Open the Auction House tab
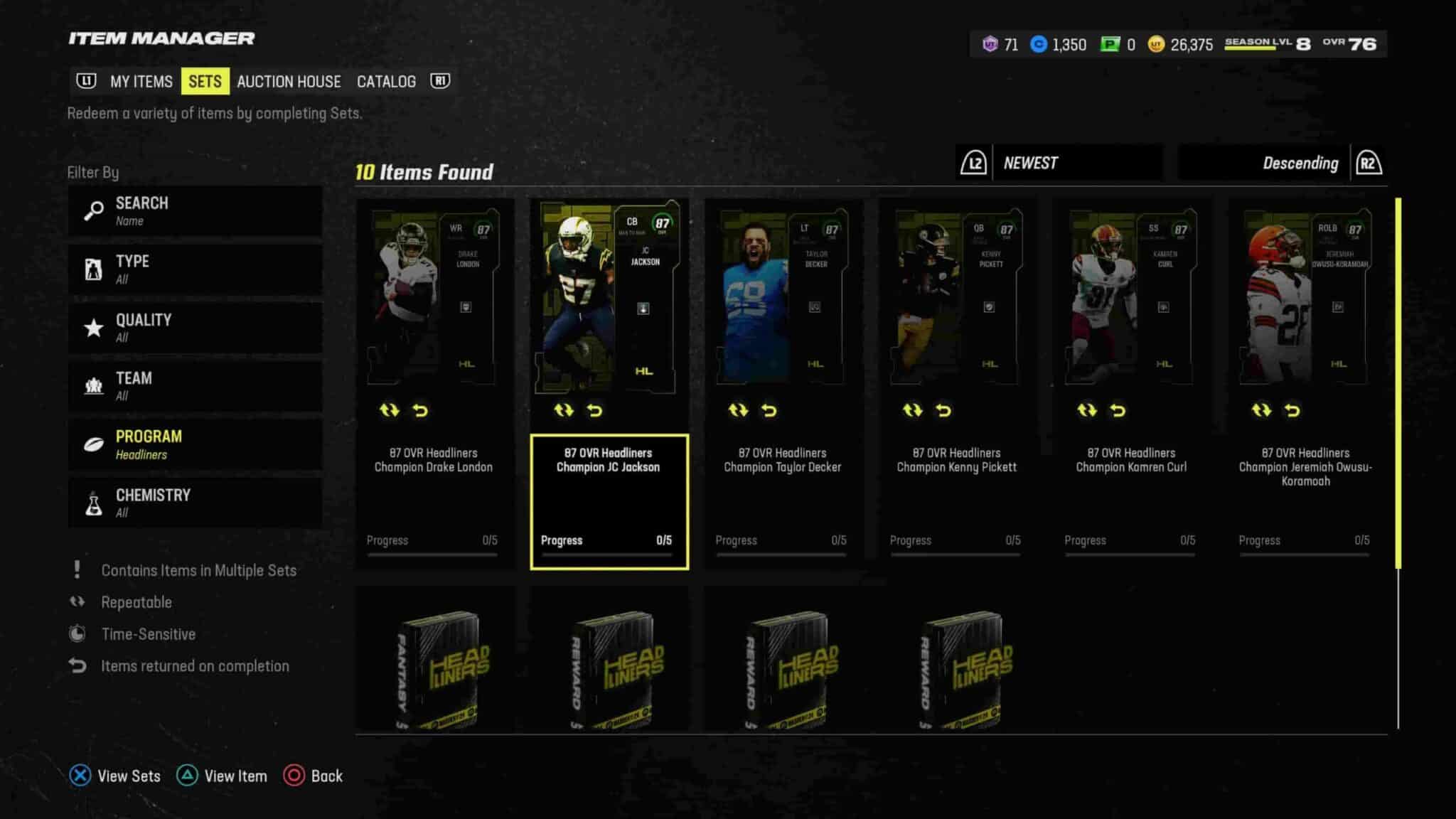 (289, 82)
